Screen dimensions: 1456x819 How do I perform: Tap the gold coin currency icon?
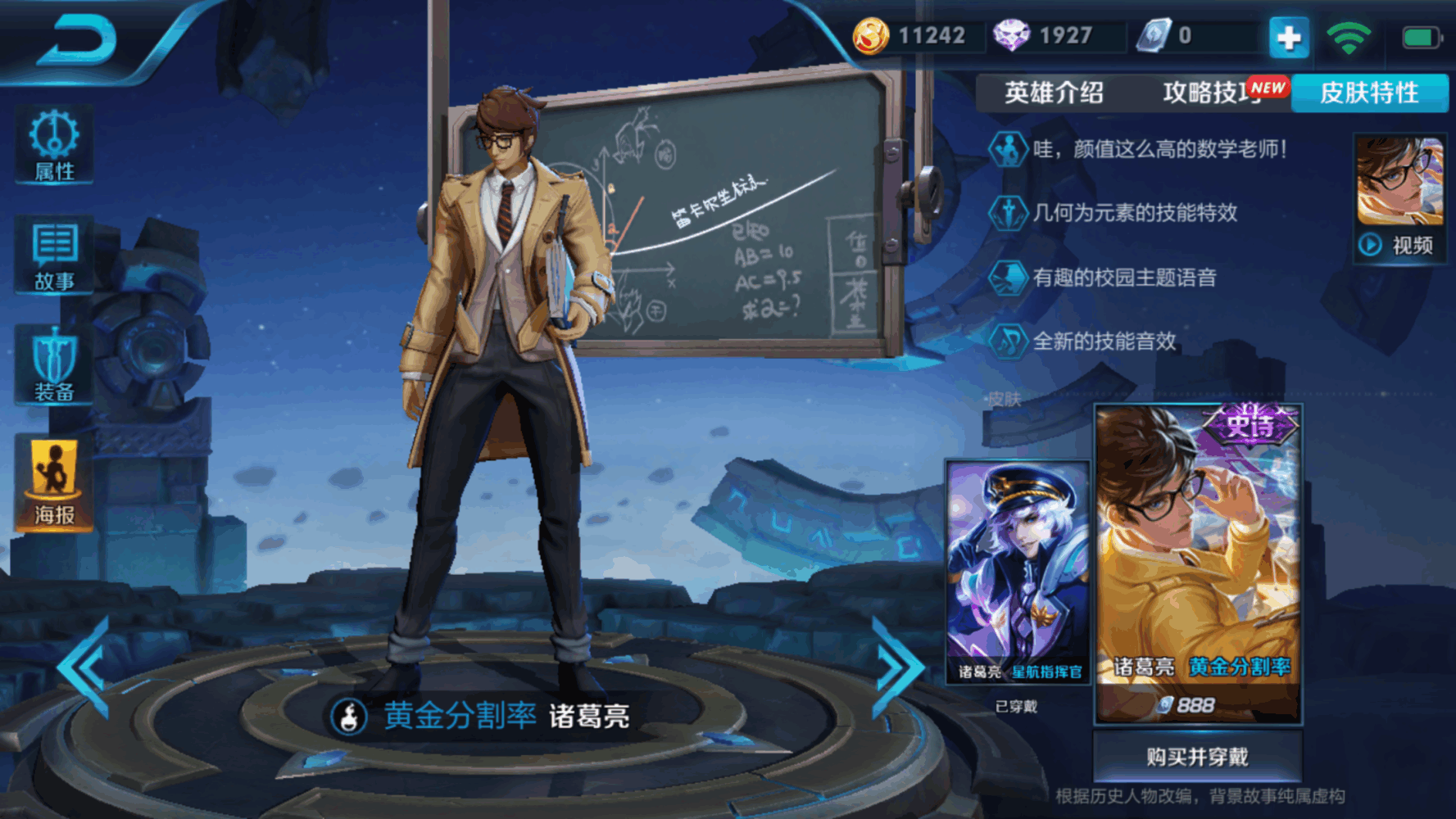872,35
